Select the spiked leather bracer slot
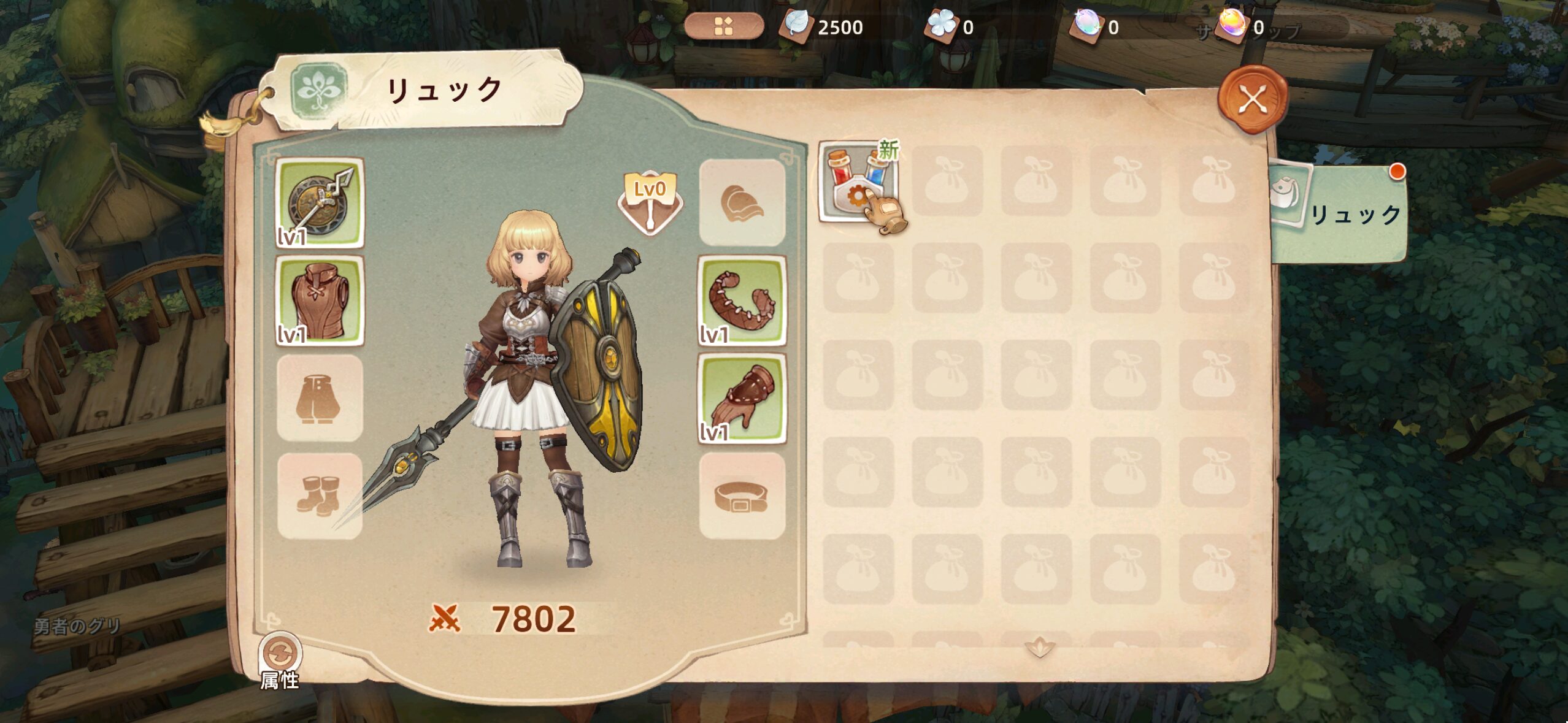Image resolution: width=1568 pixels, height=723 pixels. [x=742, y=300]
